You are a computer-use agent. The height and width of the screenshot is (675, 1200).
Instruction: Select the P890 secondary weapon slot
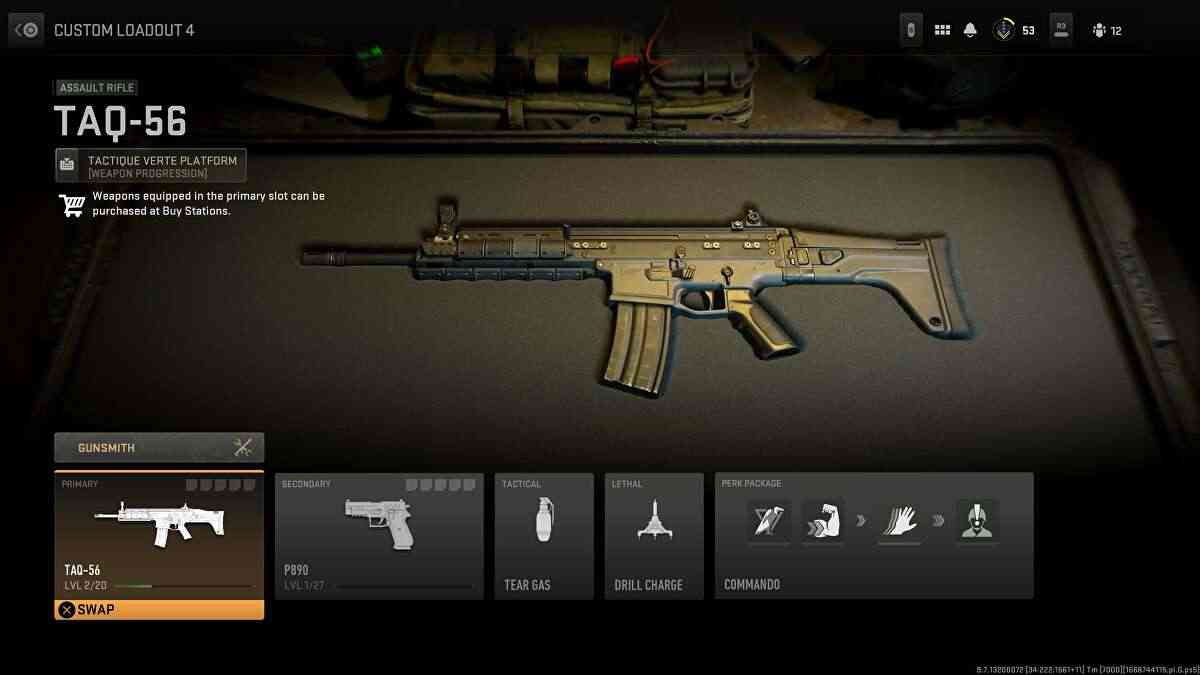(379, 536)
